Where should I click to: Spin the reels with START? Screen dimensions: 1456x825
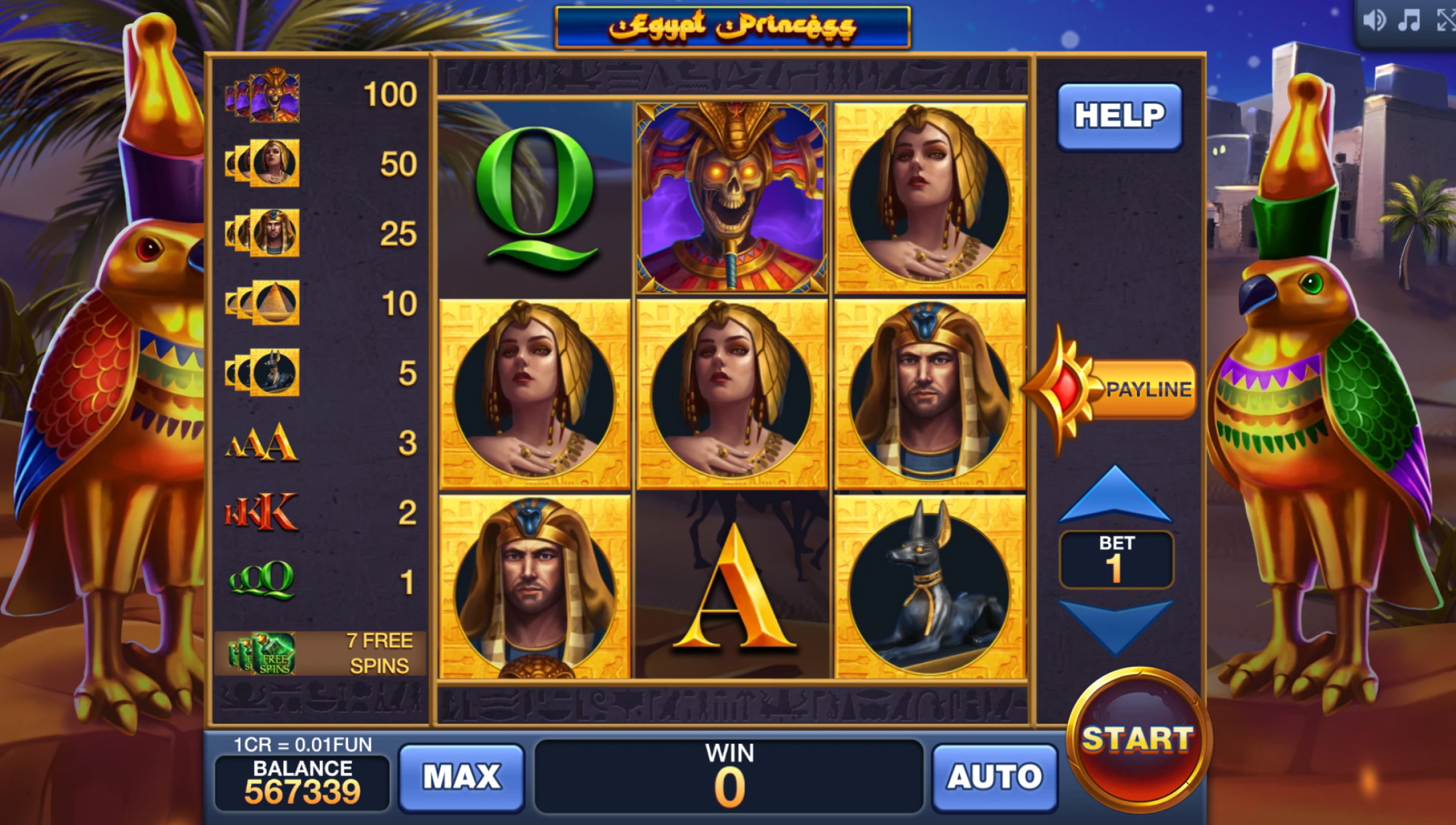click(1138, 741)
